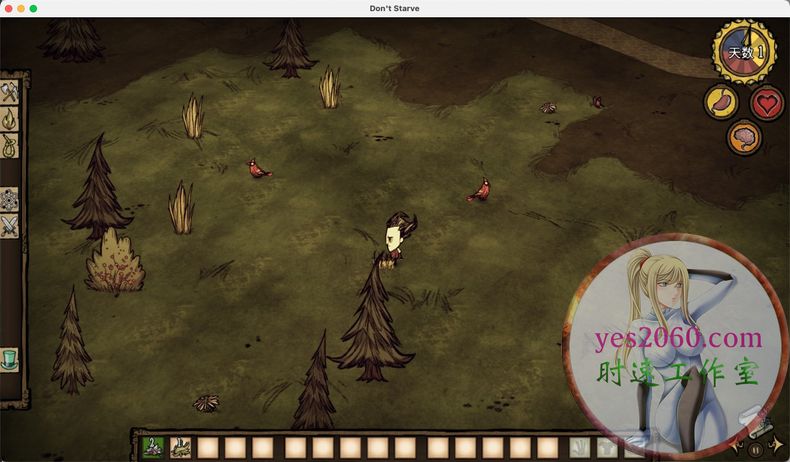
Task: Select the leftmost inventory item slot
Action: [154, 447]
